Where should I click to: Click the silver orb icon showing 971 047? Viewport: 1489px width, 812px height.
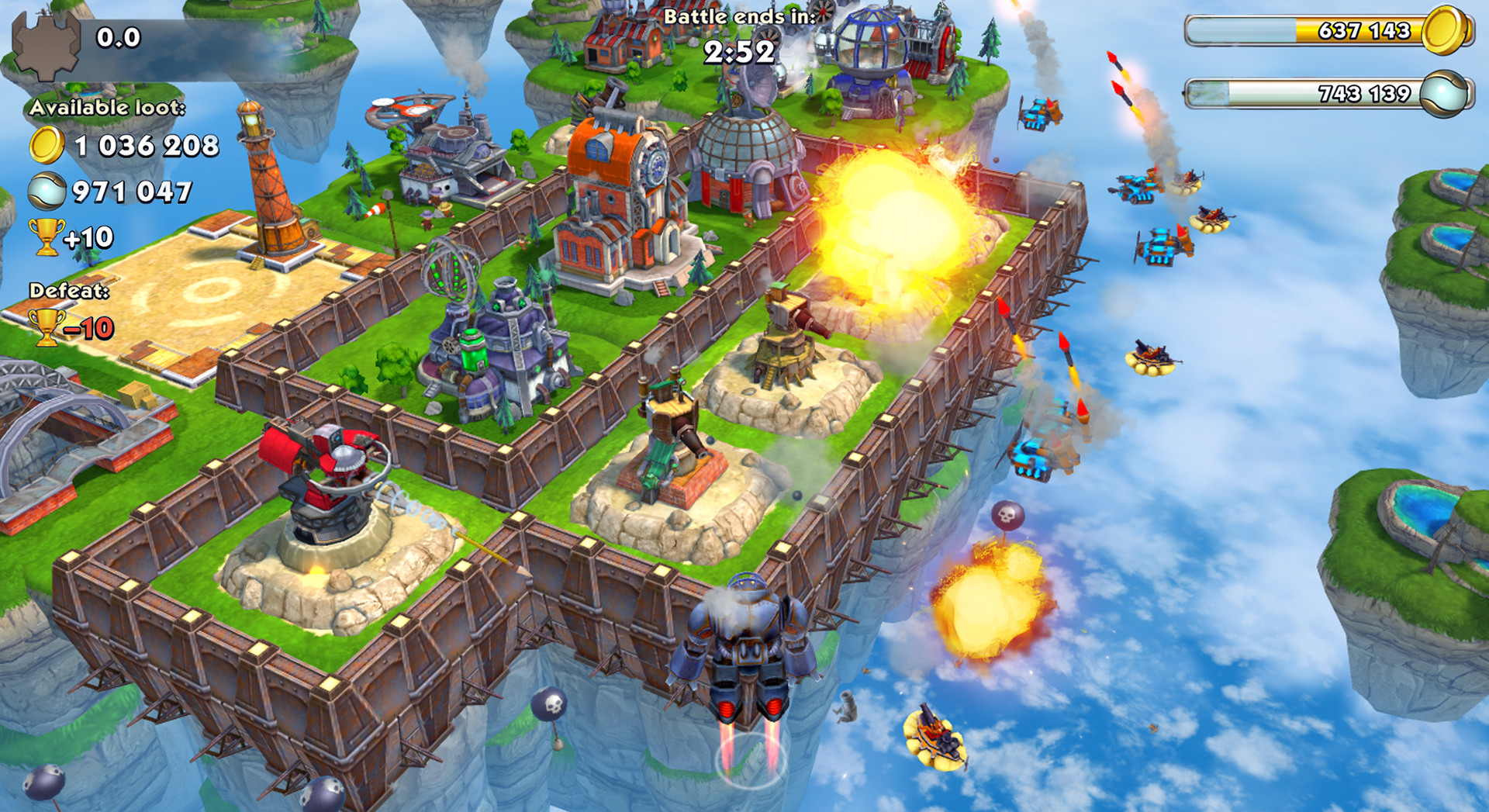point(47,188)
